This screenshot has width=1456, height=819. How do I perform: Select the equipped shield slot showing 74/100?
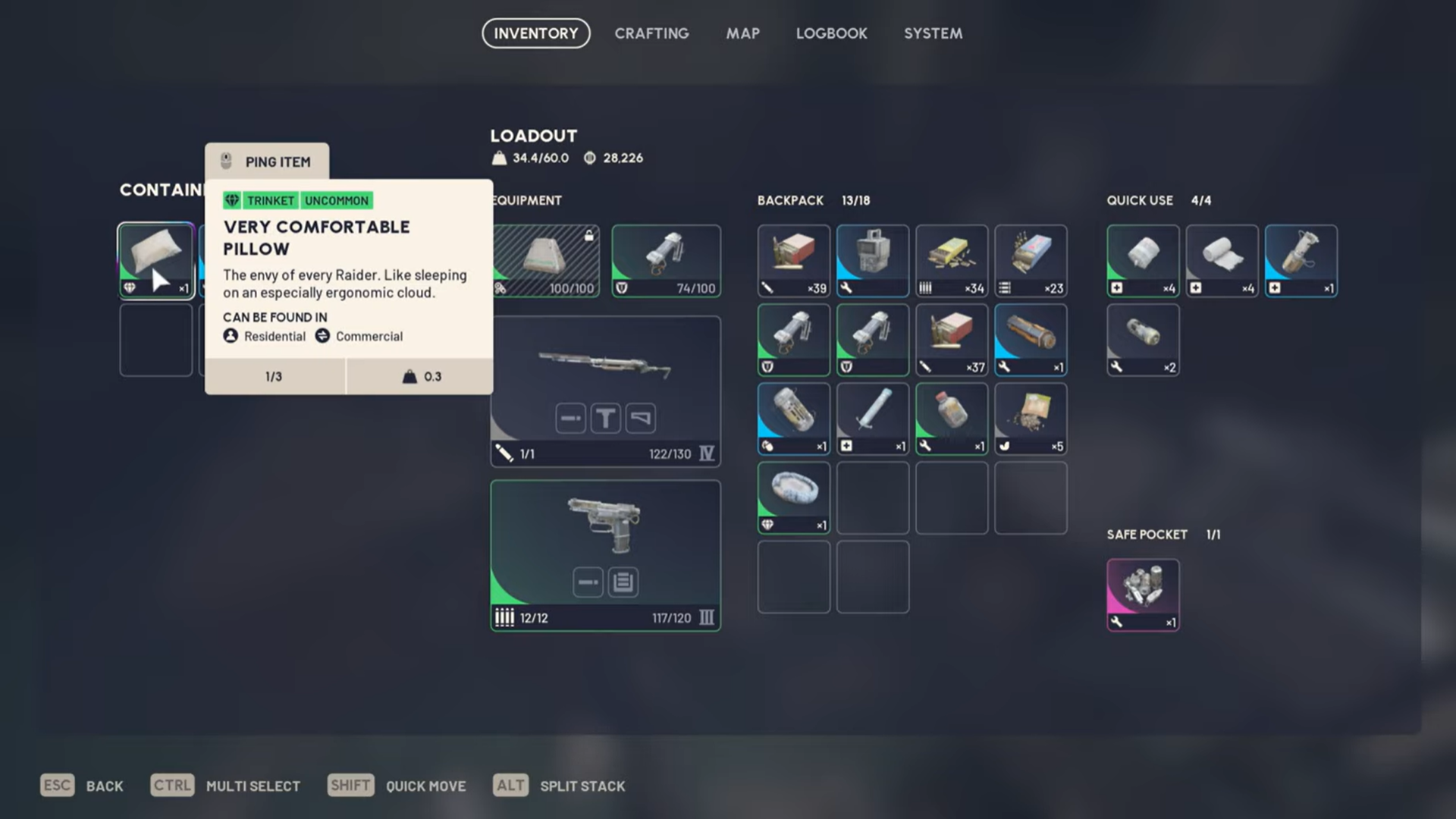(x=666, y=260)
